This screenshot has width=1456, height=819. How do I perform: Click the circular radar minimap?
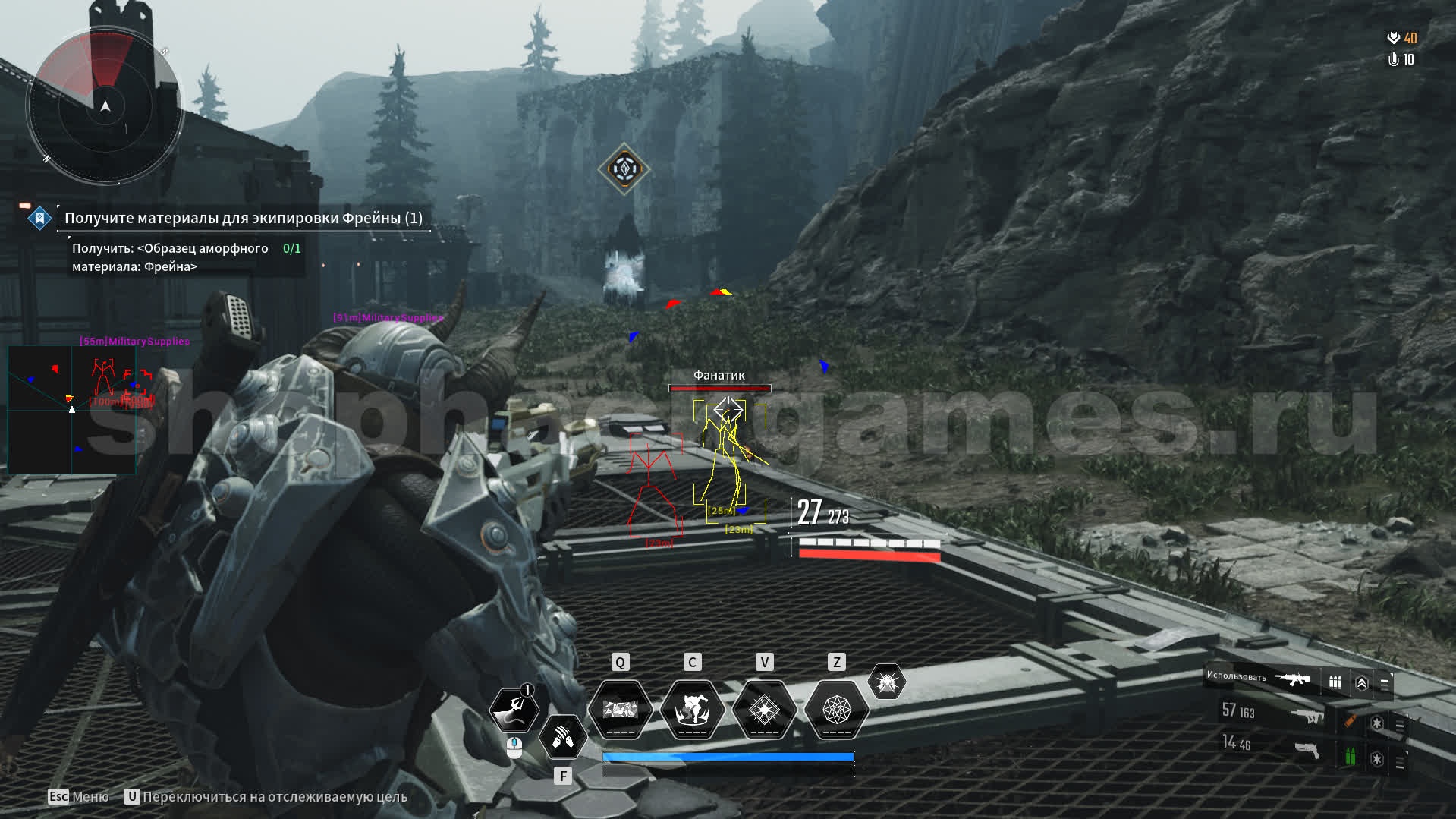tap(105, 106)
